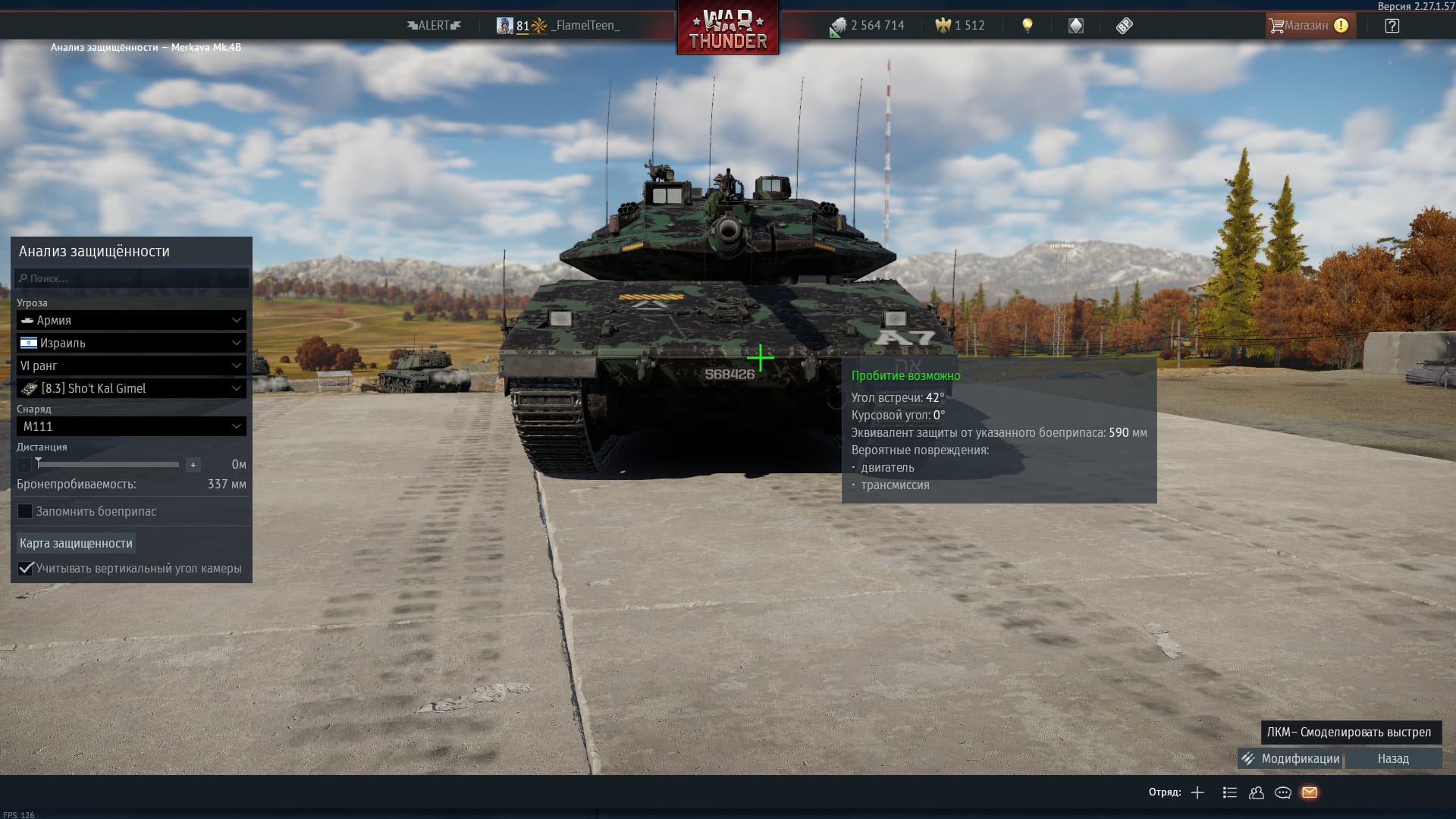Screen dimensions: 1456x819
Task: Open the M111 shell dropdown
Action: pyautogui.click(x=131, y=426)
